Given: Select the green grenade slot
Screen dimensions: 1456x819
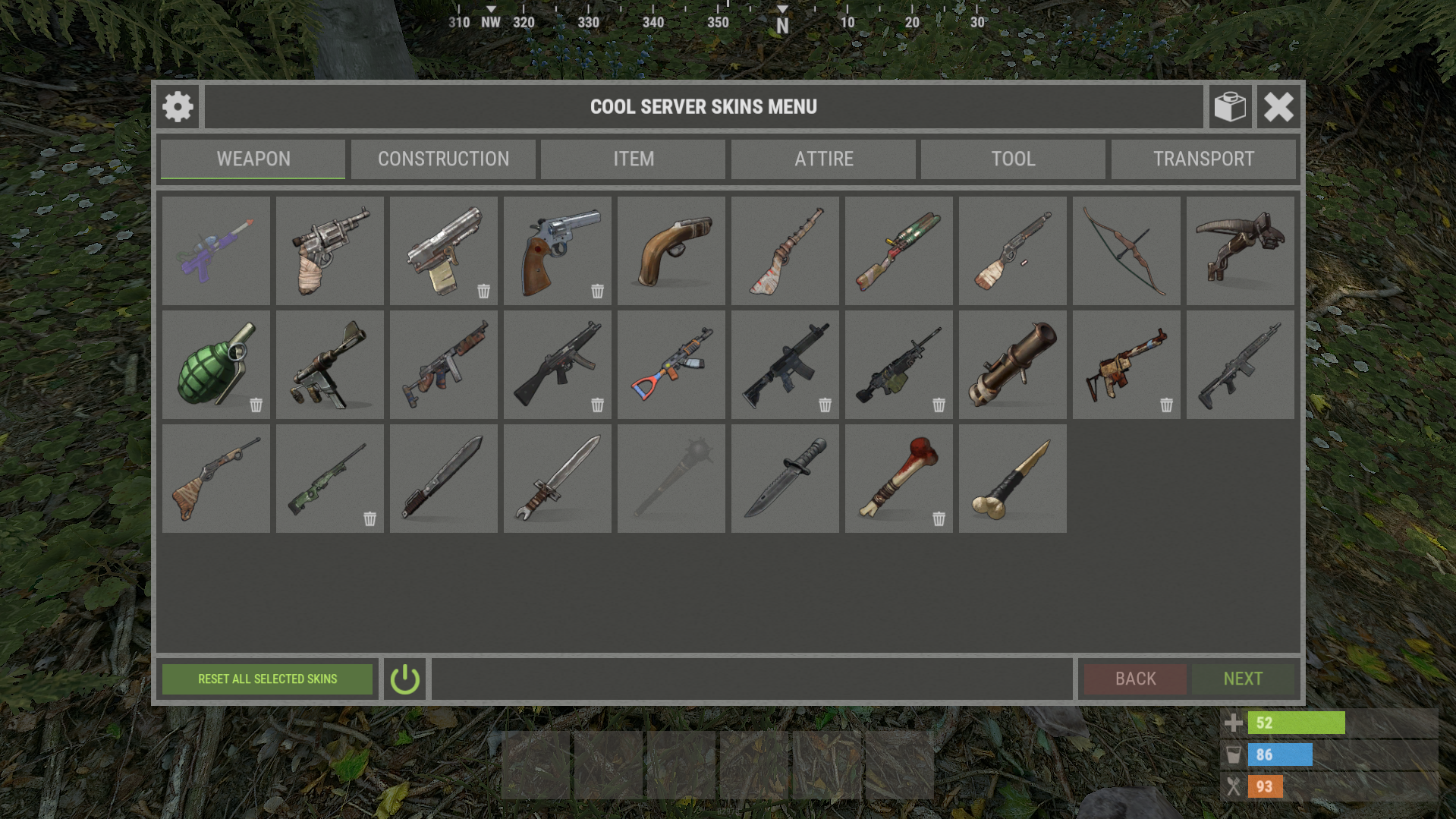Looking at the screenshot, I should (215, 364).
